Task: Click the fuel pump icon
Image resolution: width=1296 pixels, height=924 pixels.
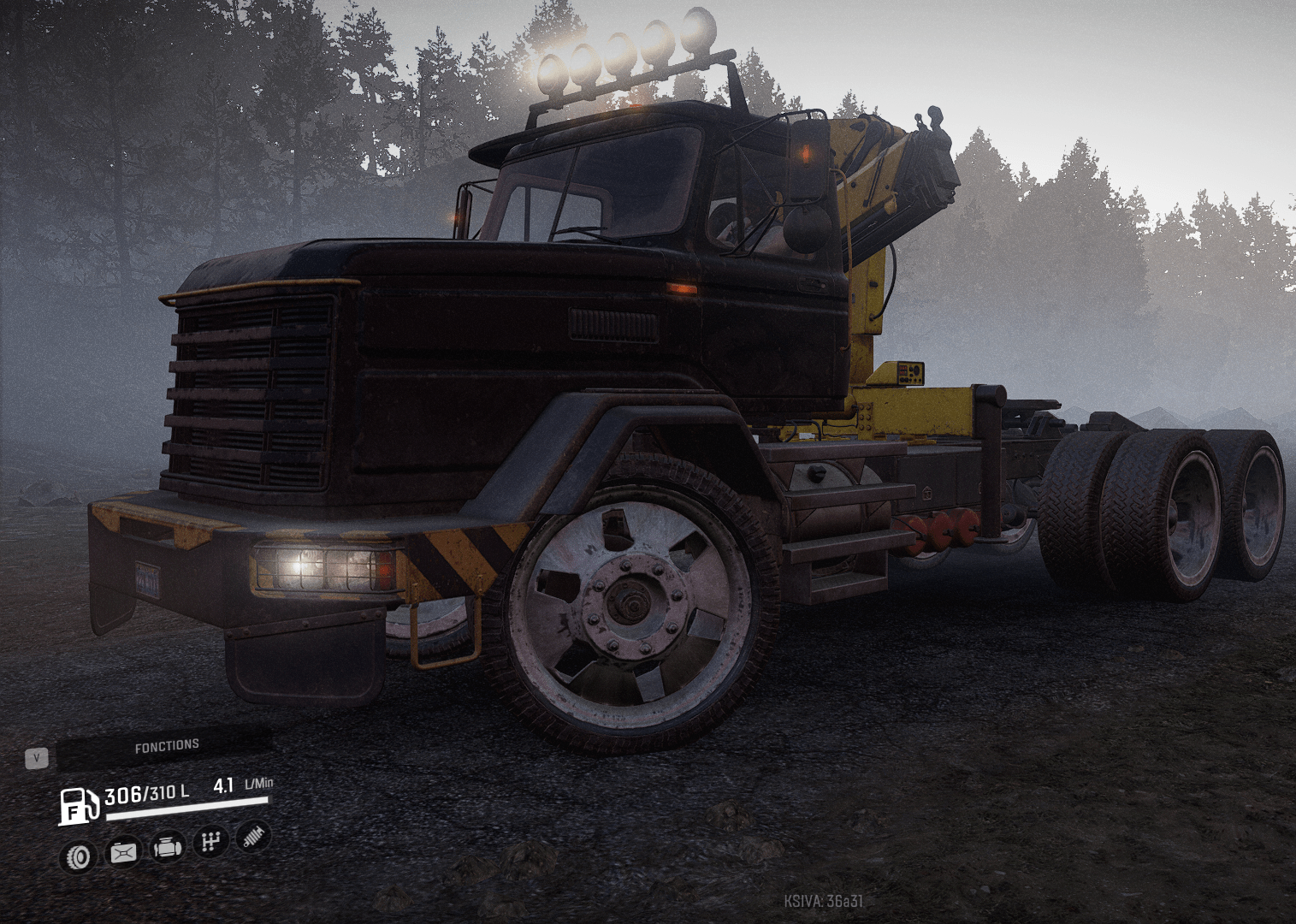Action: coord(79,806)
